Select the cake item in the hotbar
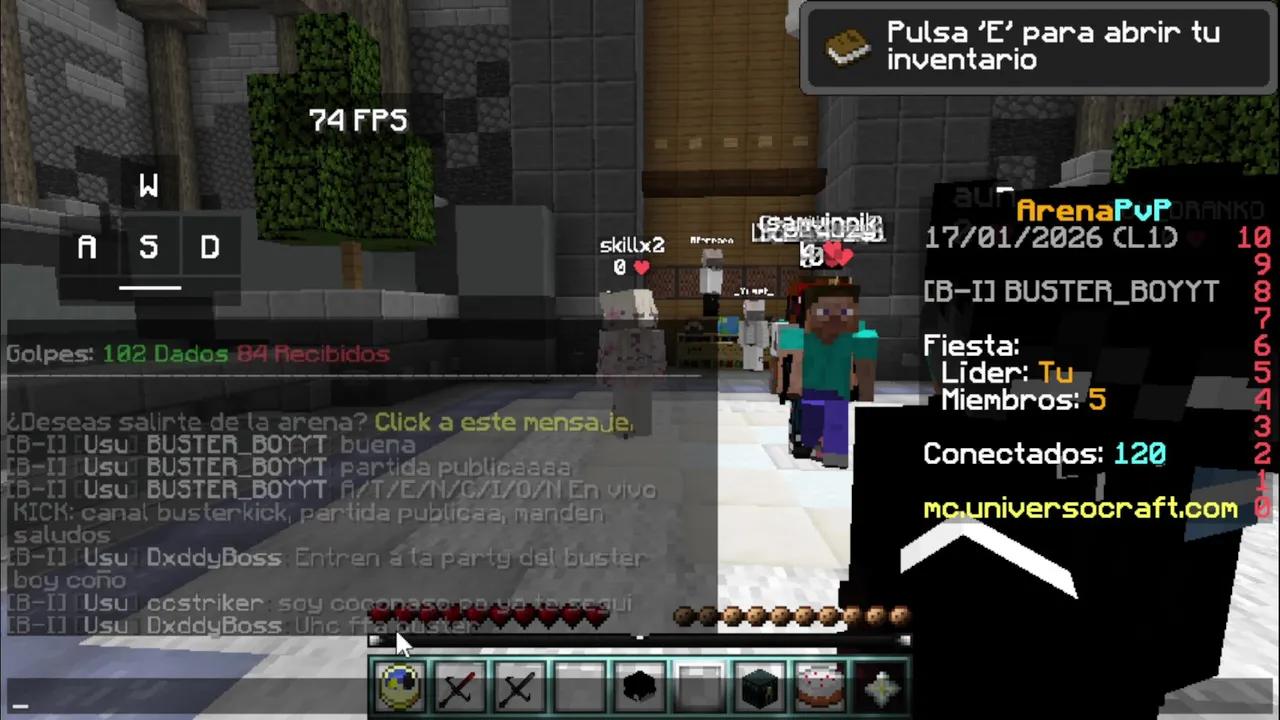This screenshot has height=720, width=1280. (819, 686)
